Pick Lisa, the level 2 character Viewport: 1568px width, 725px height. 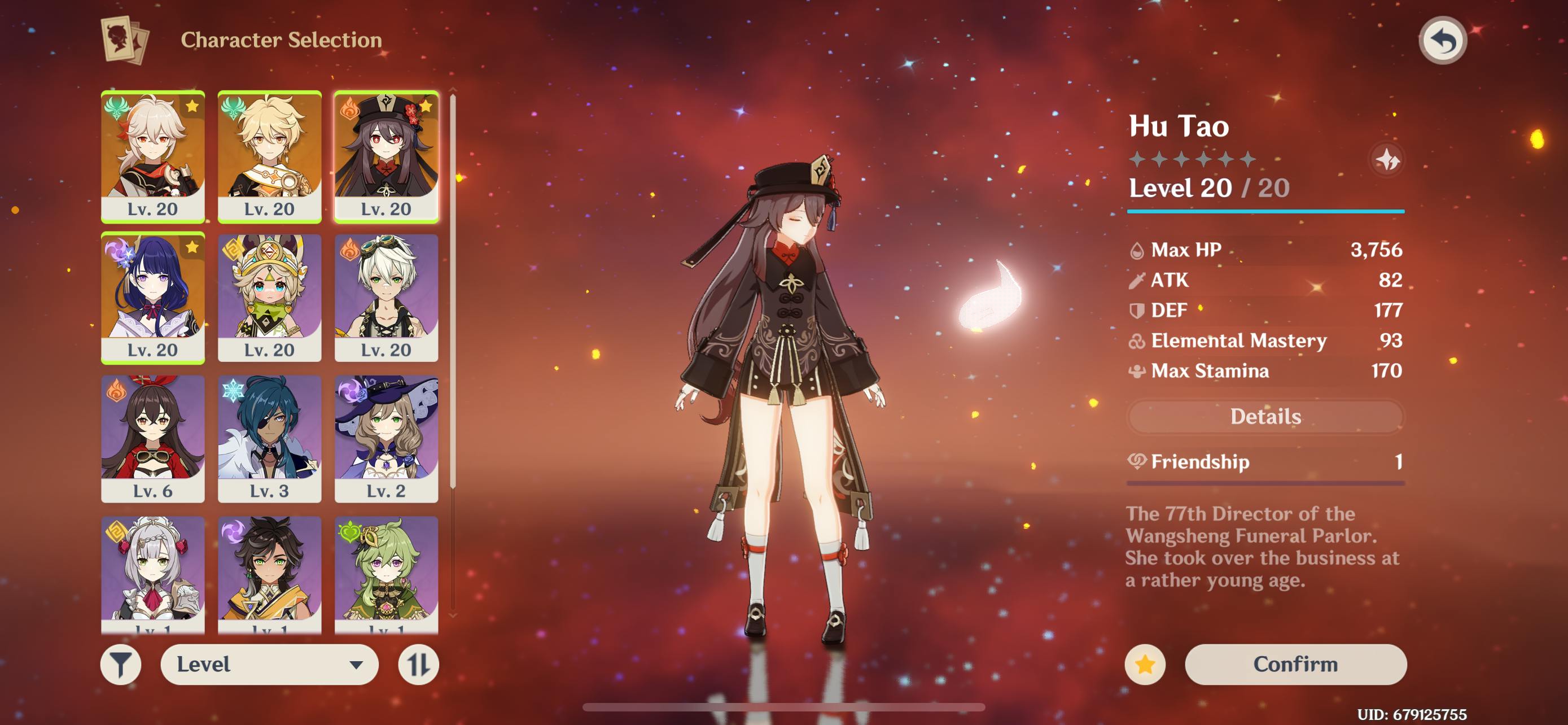click(x=386, y=438)
